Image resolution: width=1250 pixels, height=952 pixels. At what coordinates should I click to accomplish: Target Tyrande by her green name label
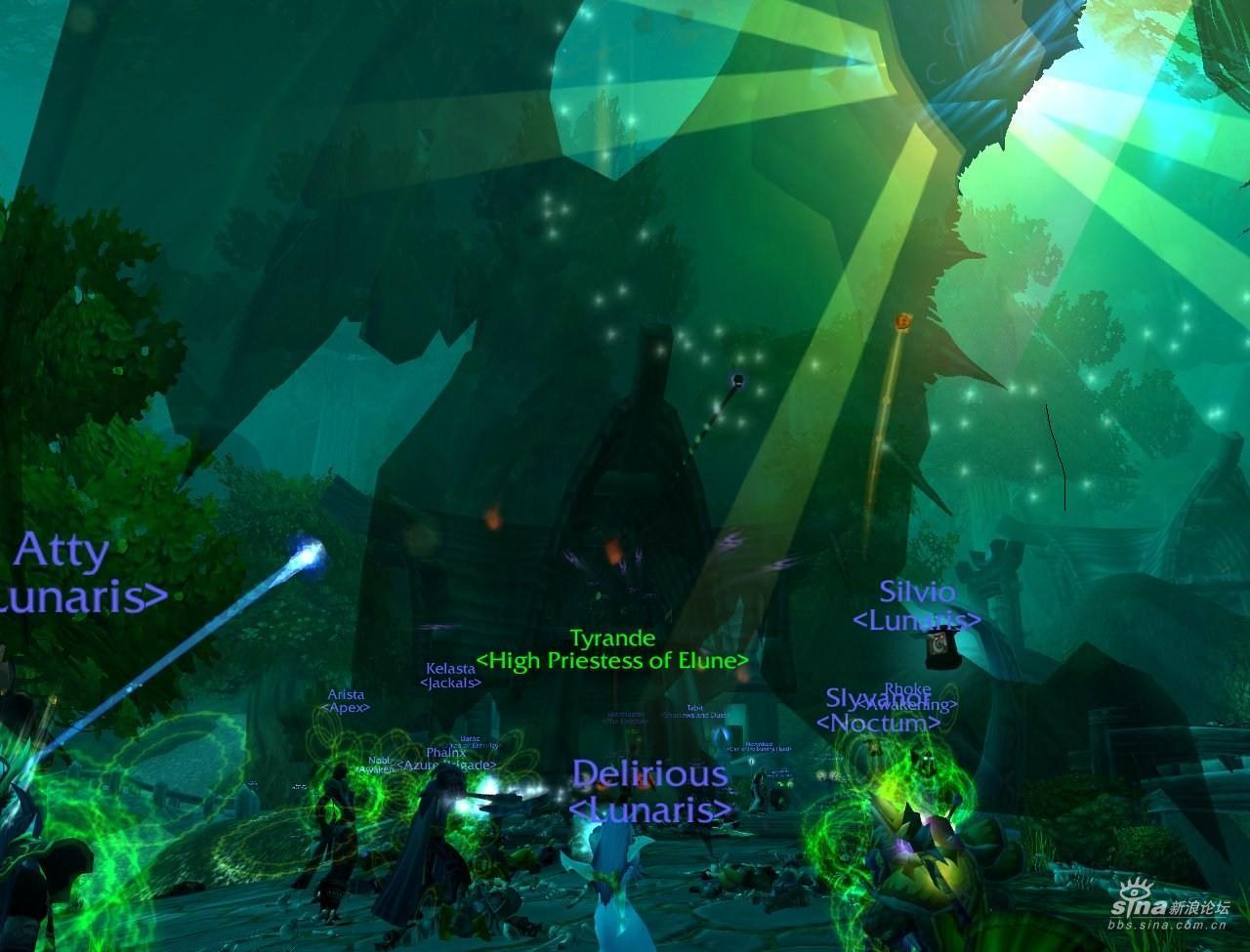[x=612, y=639]
